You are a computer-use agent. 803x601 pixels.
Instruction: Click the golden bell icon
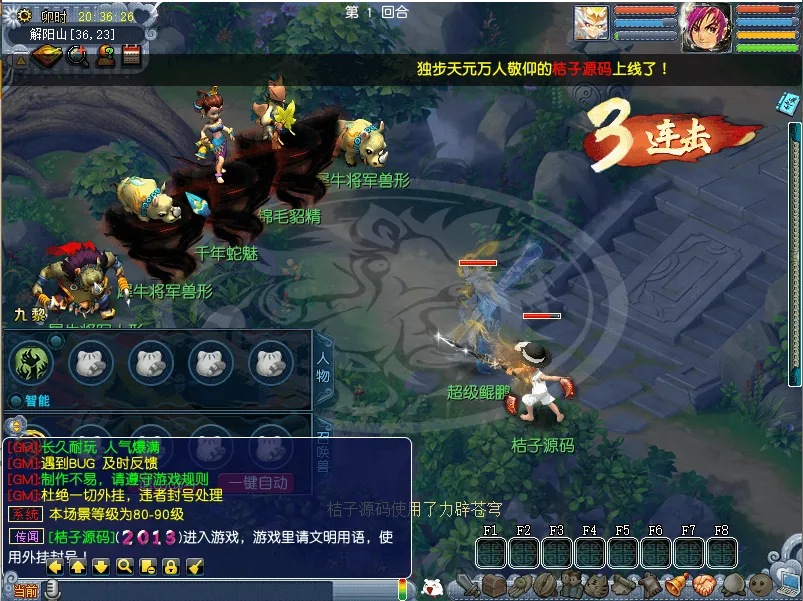click(676, 585)
